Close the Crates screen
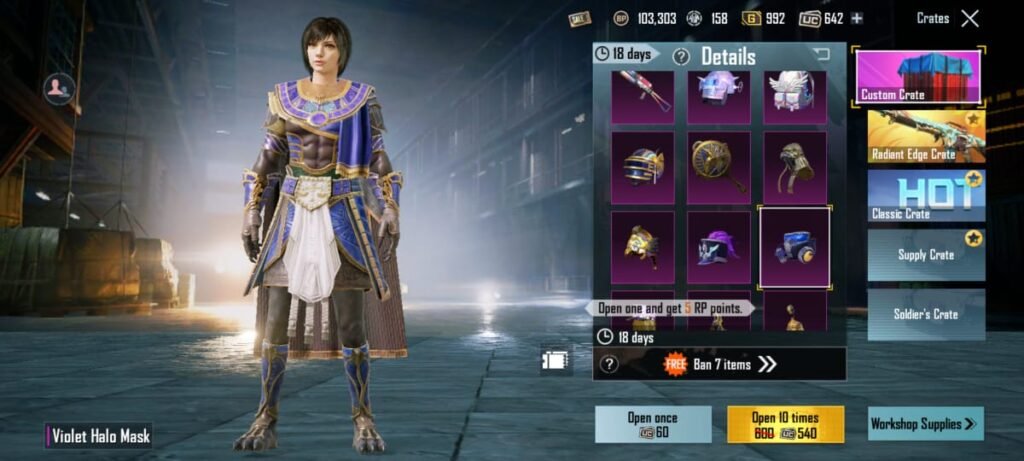 tap(969, 18)
